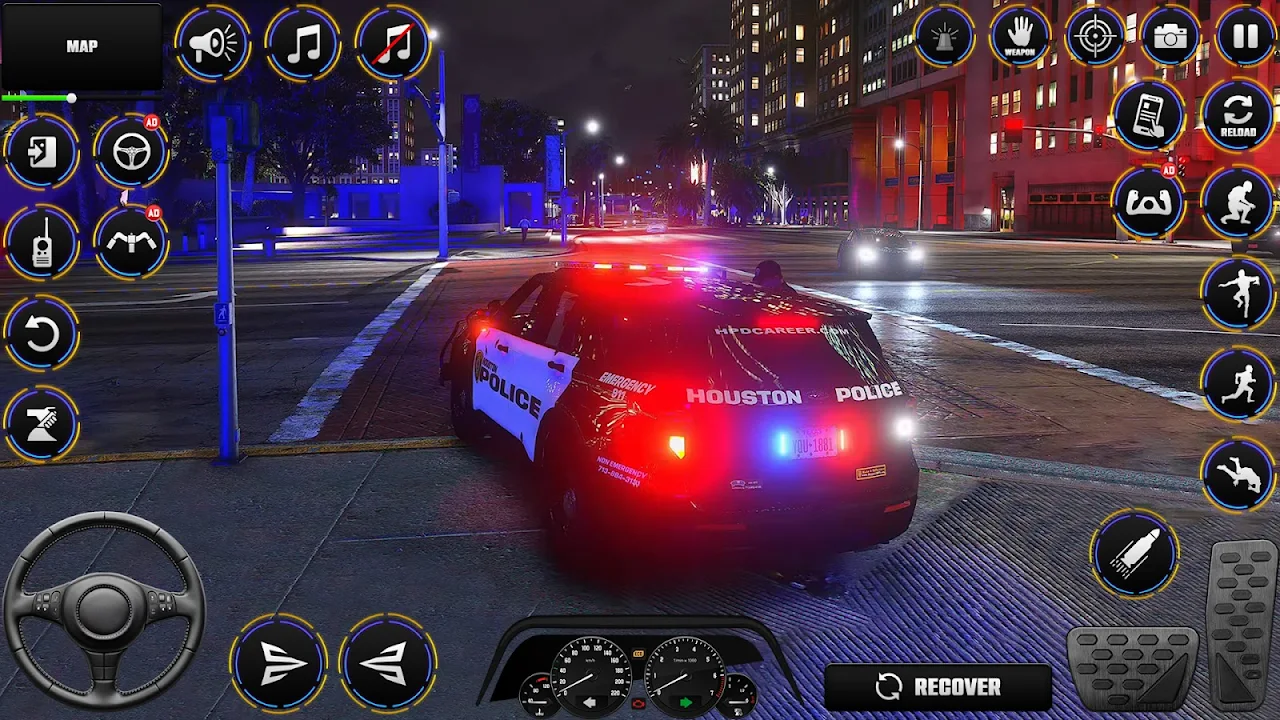Use the walkie-talkie radio button
1280x720 pixels.
click(41, 243)
